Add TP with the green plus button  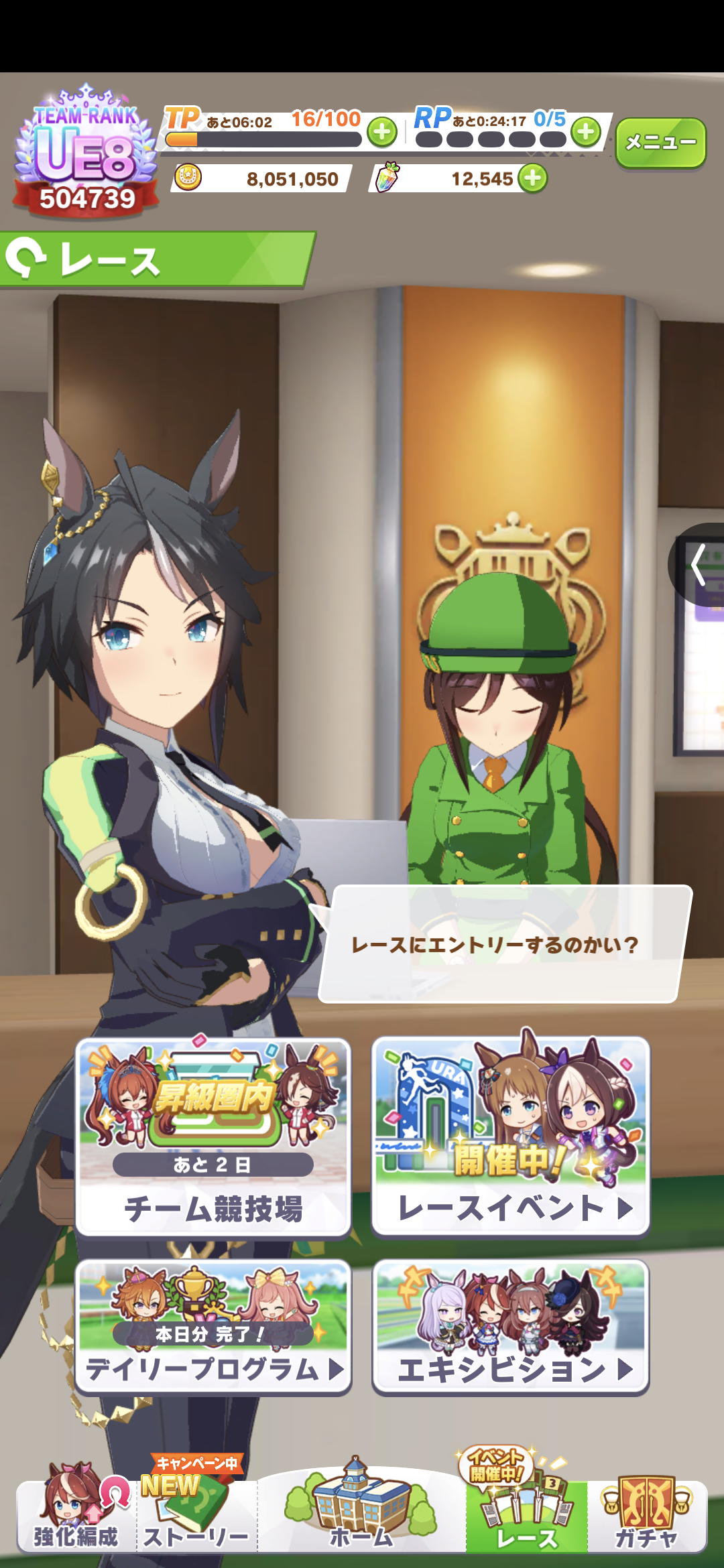pyautogui.click(x=382, y=132)
